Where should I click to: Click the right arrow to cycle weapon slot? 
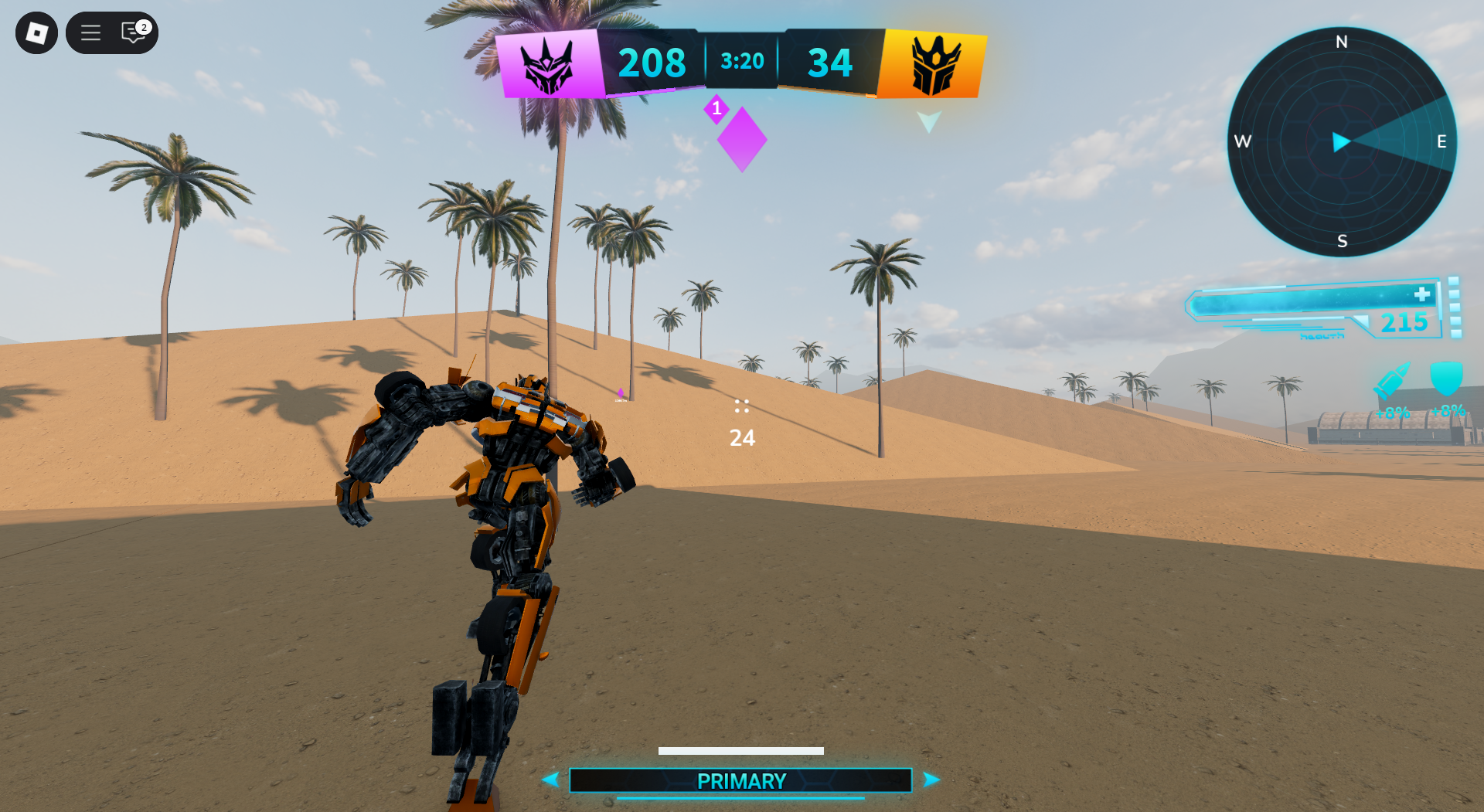click(930, 780)
